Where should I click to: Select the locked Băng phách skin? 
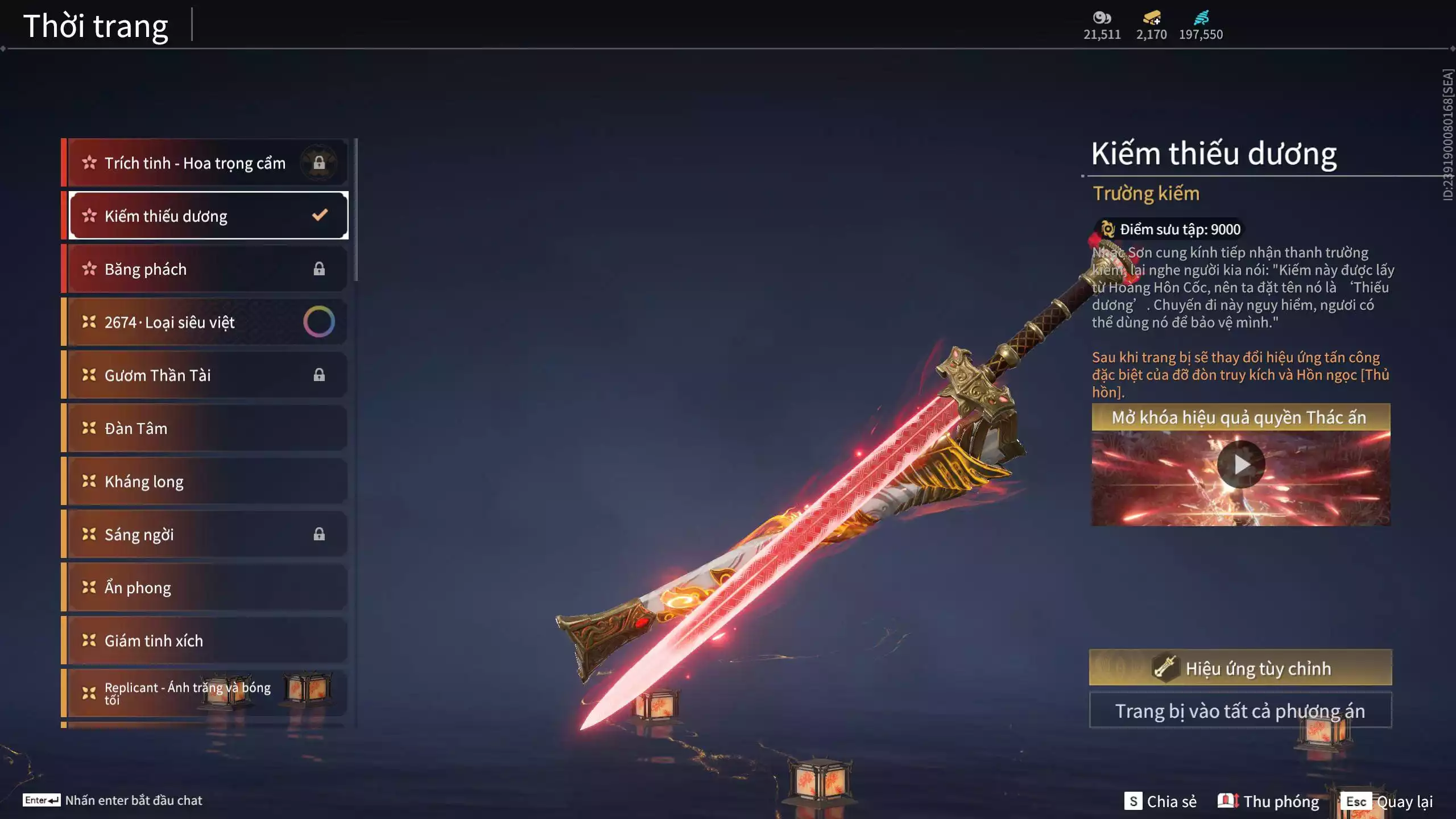[205, 269]
